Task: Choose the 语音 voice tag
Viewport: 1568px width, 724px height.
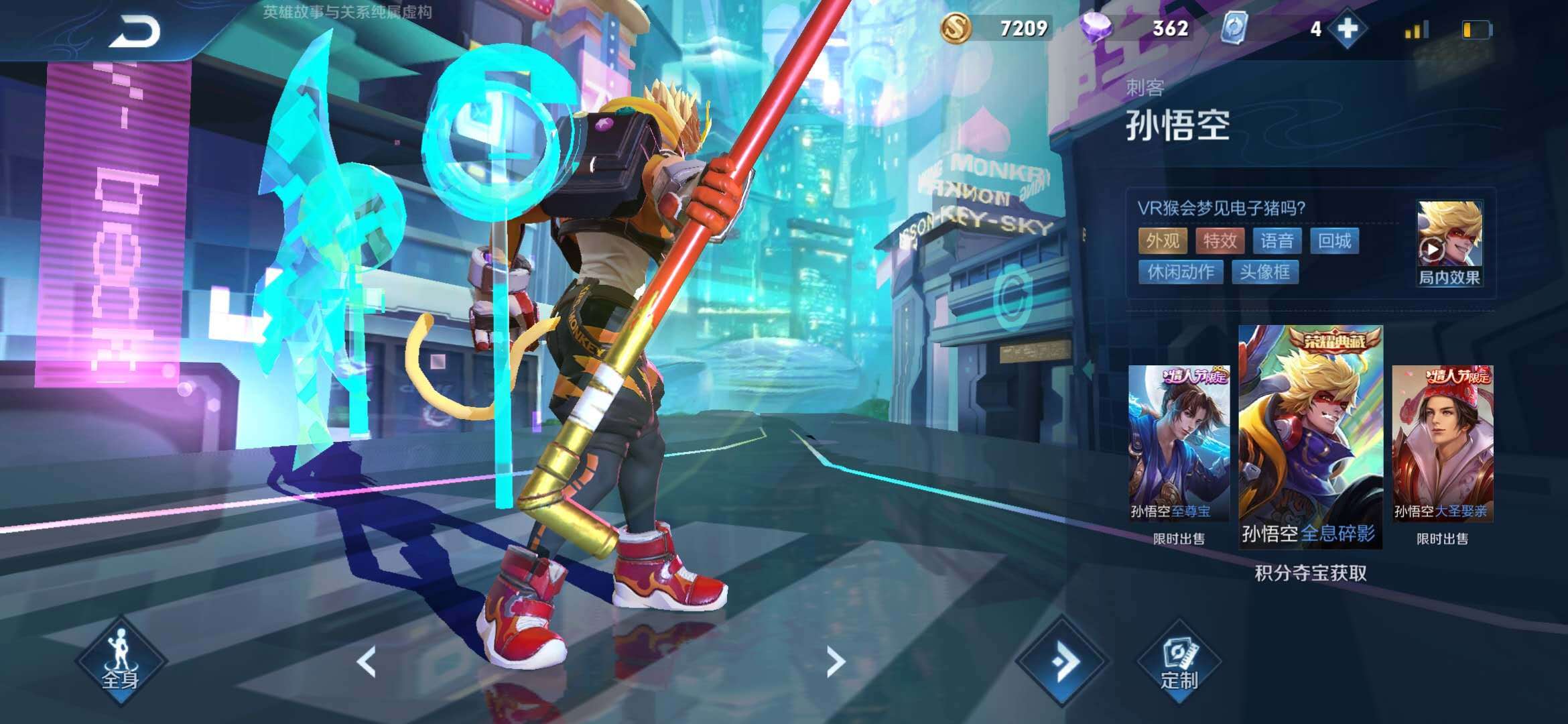Action: click(x=1277, y=241)
